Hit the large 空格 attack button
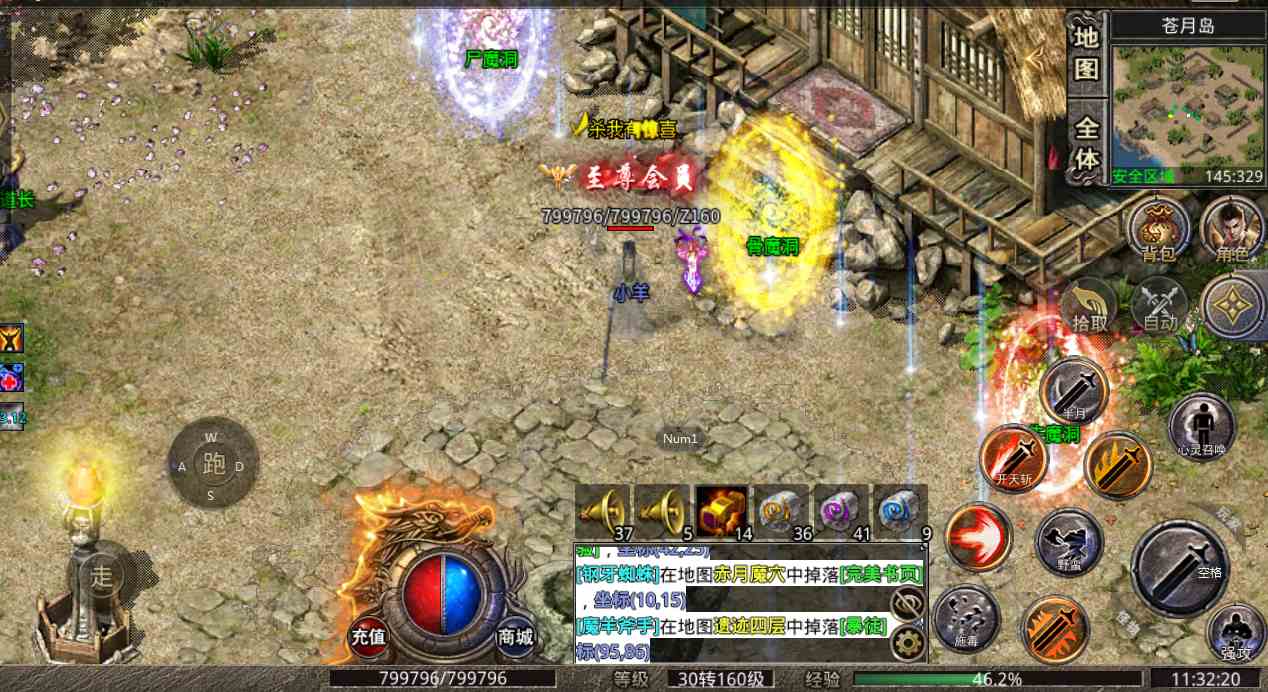 pyautogui.click(x=1180, y=567)
